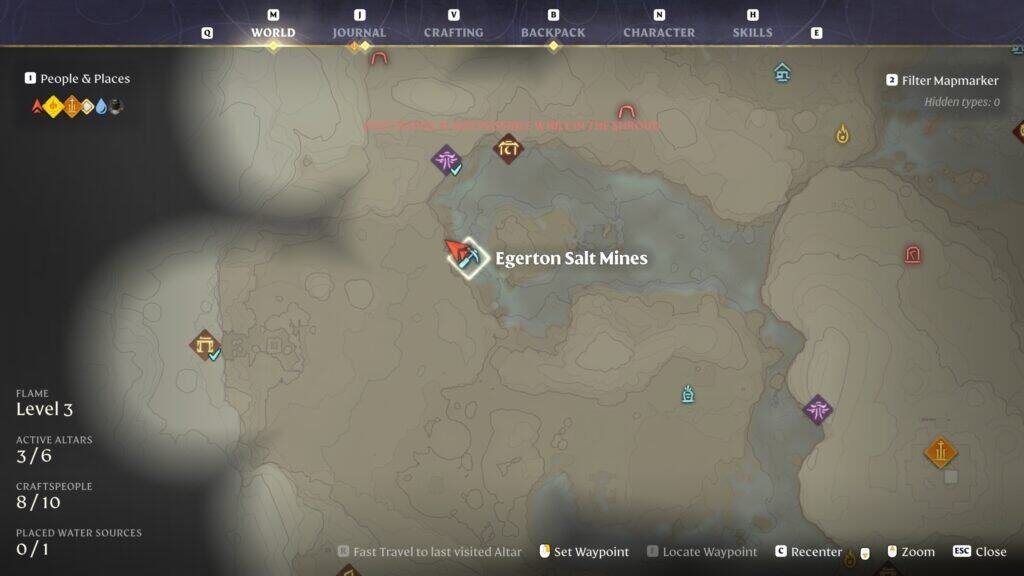Select the Egerton Salt Mines pickaxe marker

pos(467,258)
